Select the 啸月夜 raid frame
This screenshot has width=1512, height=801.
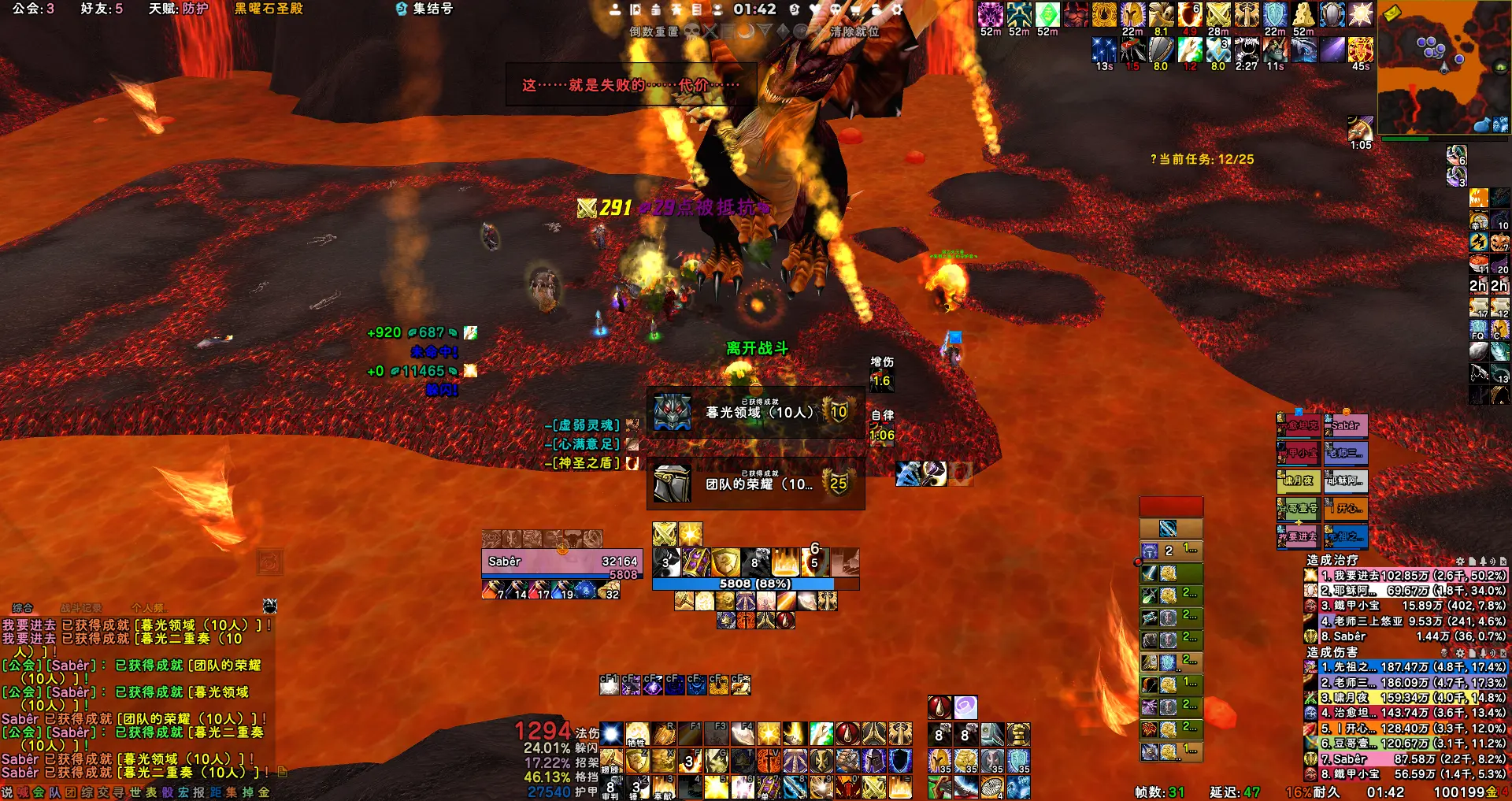[x=1298, y=480]
